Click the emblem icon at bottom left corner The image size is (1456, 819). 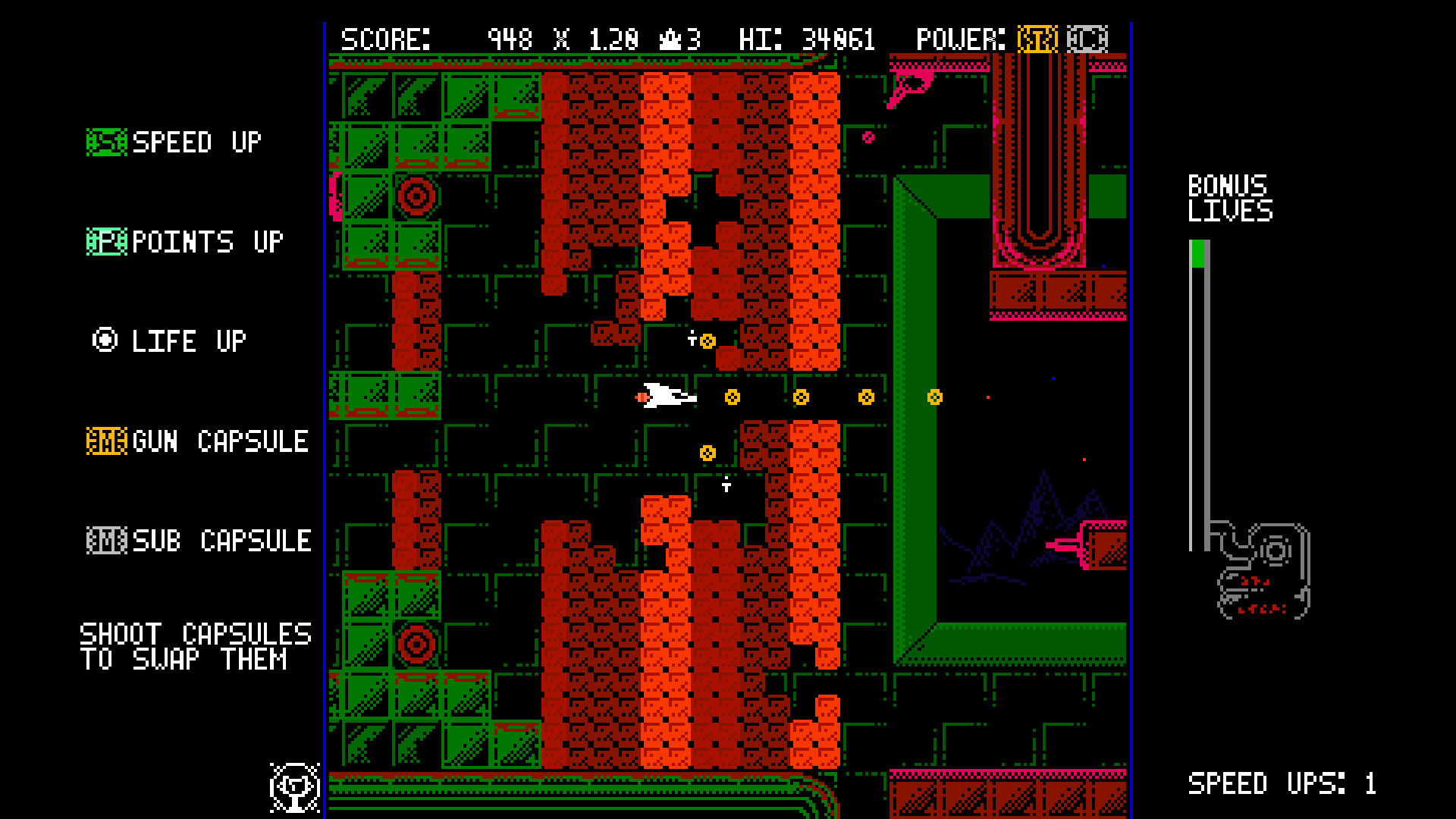point(295,787)
